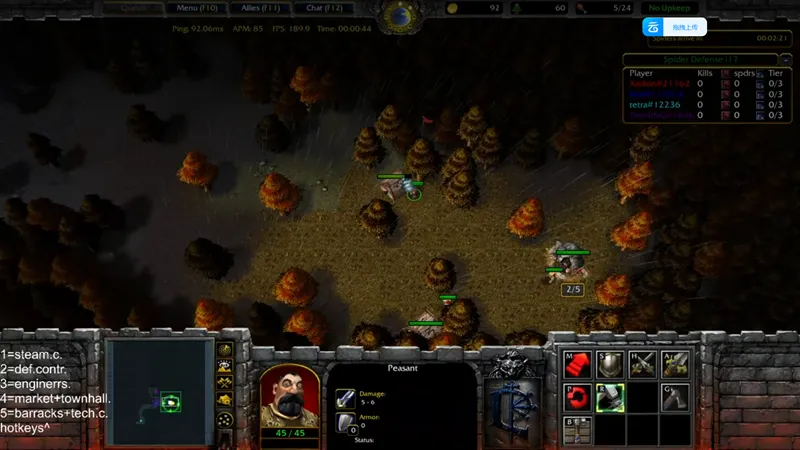Screen dimensions: 800x450
Task: Activate the minimap signal ping button
Action: [x=226, y=349]
